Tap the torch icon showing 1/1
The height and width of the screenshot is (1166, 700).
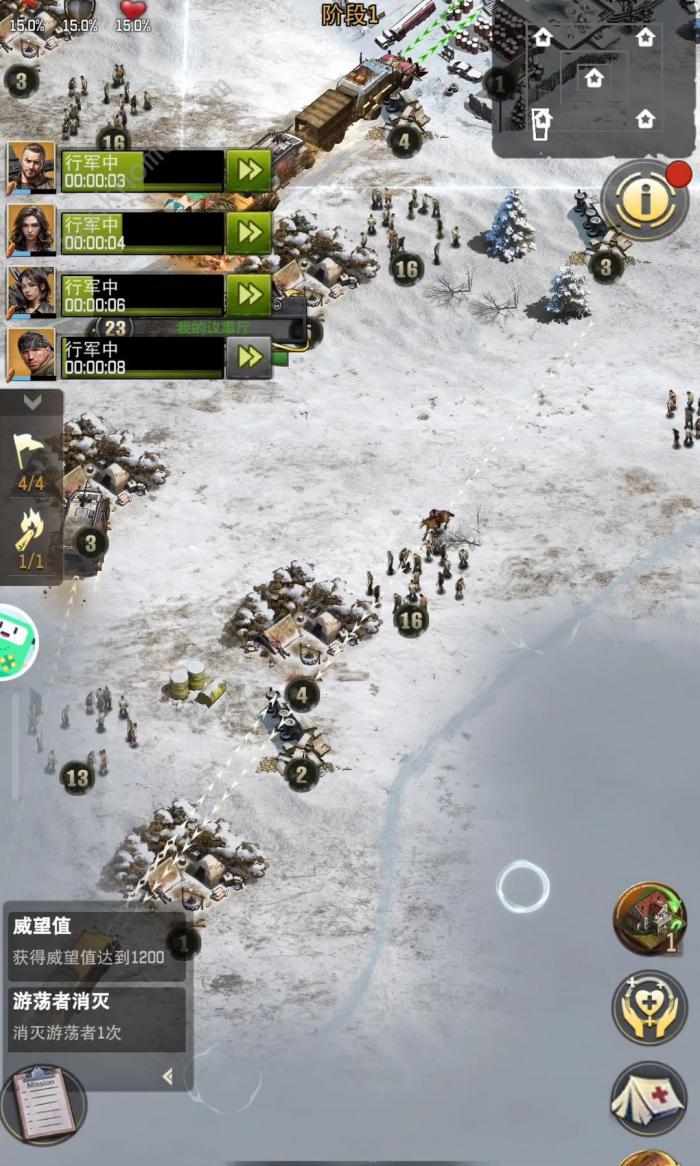tap(31, 538)
